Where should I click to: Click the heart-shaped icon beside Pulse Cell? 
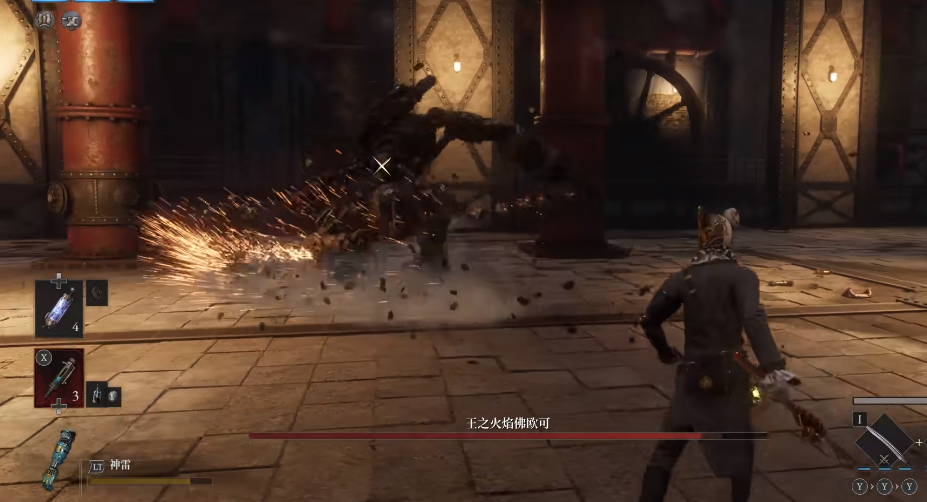point(97,292)
